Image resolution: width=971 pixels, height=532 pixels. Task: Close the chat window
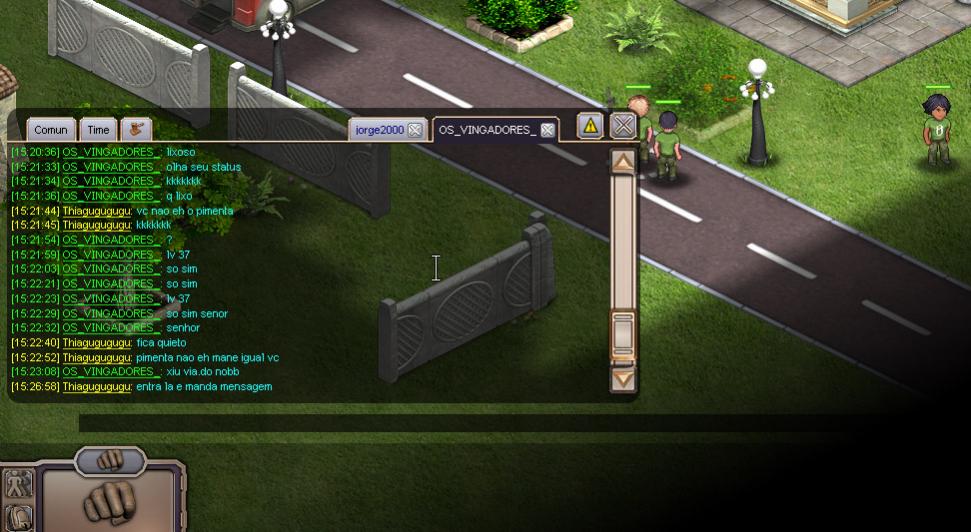pyautogui.click(x=623, y=126)
